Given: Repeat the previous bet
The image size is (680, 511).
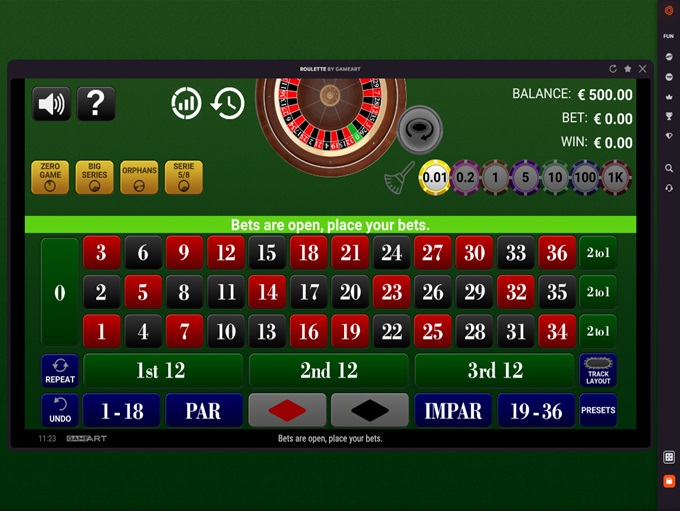Looking at the screenshot, I should point(60,370).
